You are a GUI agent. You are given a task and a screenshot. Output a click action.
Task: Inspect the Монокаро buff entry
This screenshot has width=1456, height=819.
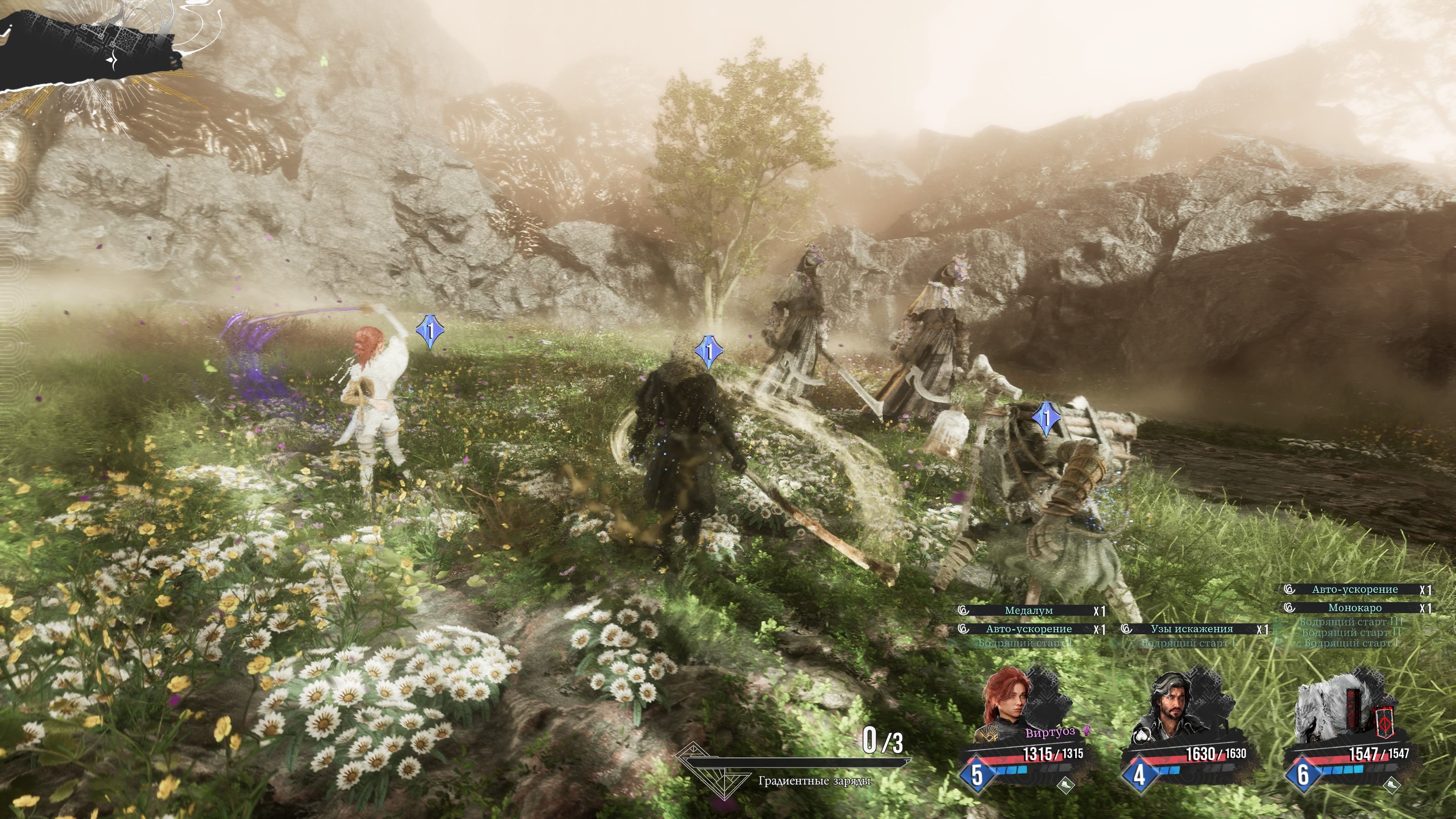click(x=1354, y=608)
